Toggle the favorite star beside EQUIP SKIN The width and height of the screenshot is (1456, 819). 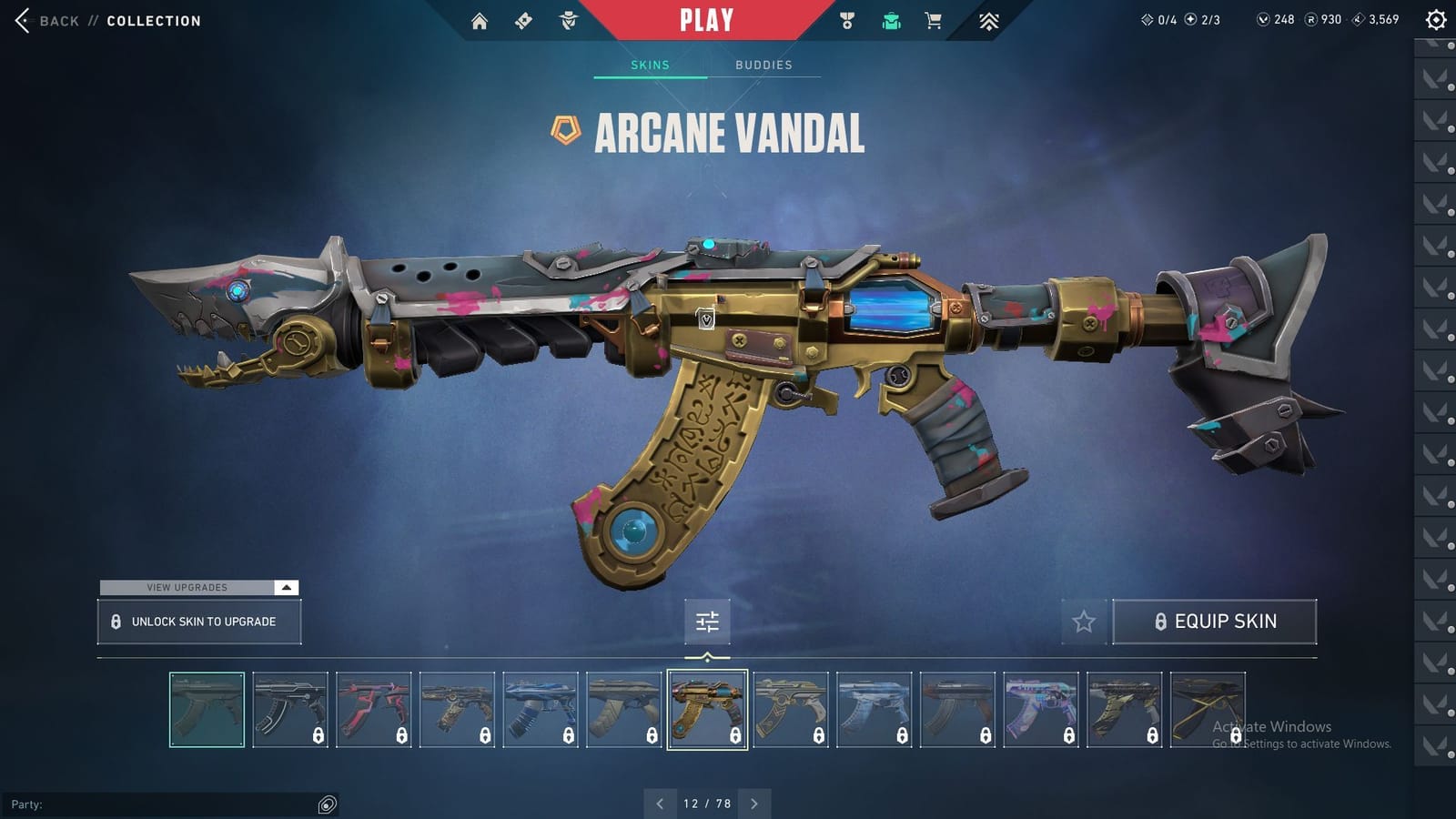1085,622
